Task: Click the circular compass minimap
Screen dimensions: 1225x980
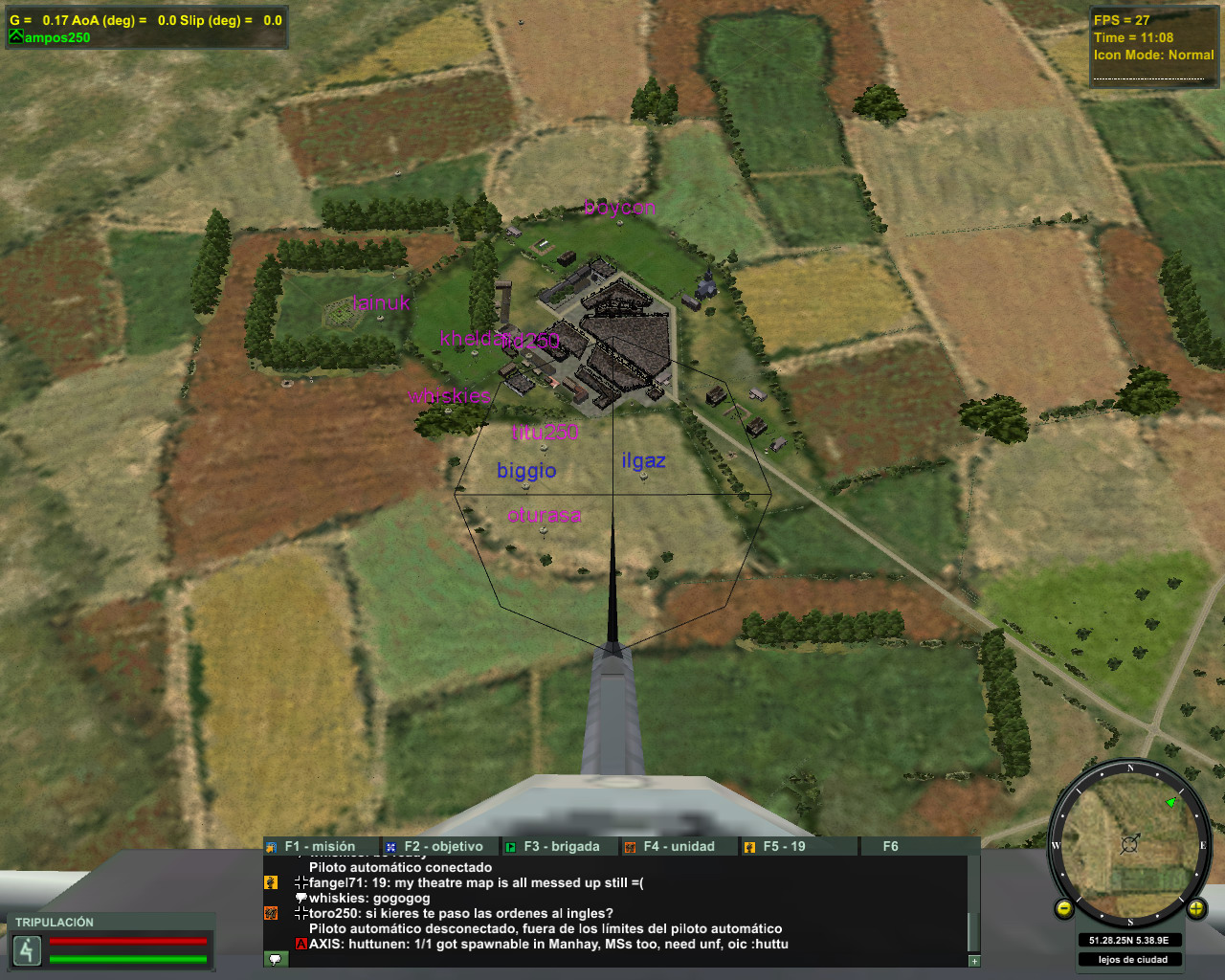Action: click(x=1129, y=845)
